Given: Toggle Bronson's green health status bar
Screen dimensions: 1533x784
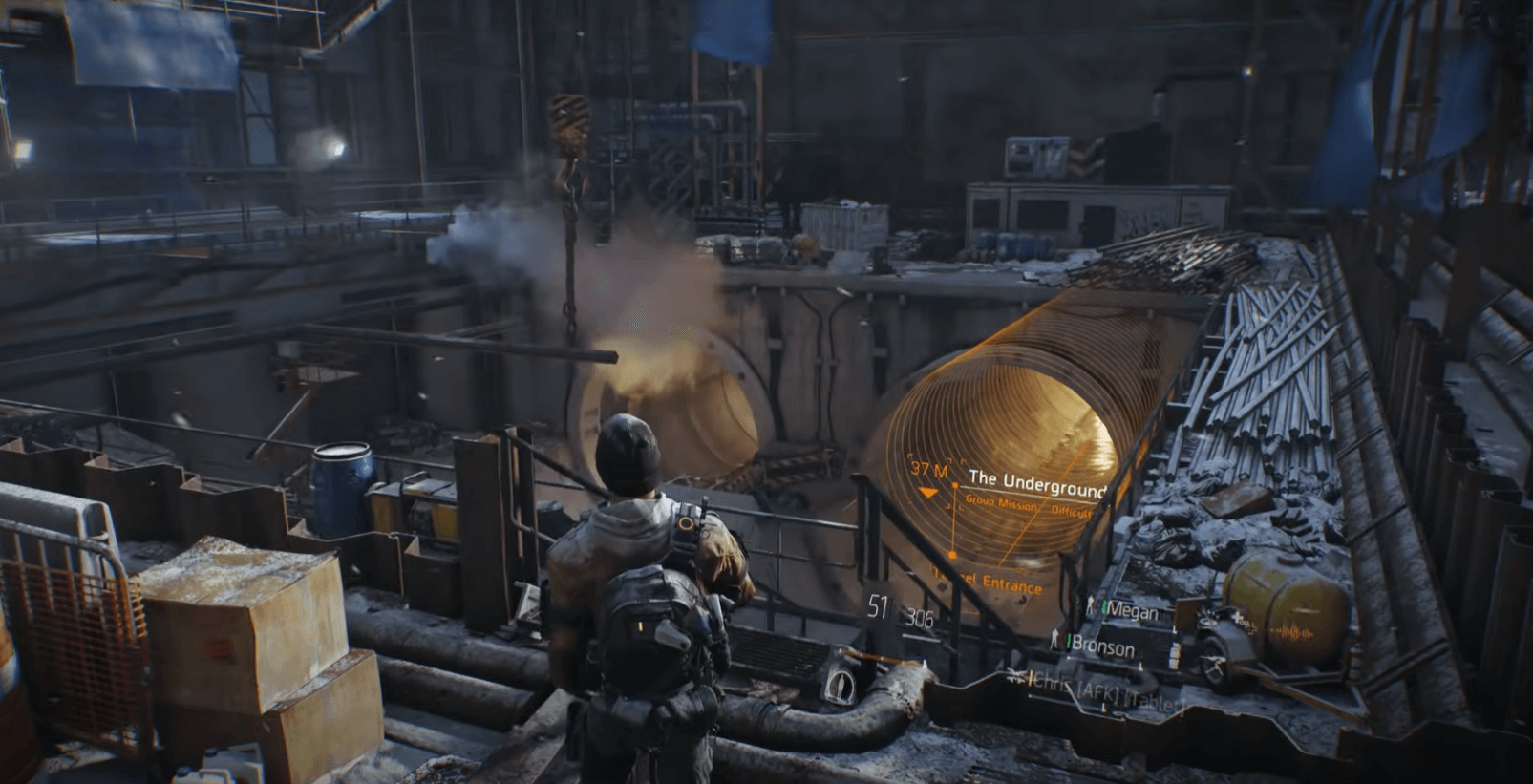Looking at the screenshot, I should coord(1068,642).
